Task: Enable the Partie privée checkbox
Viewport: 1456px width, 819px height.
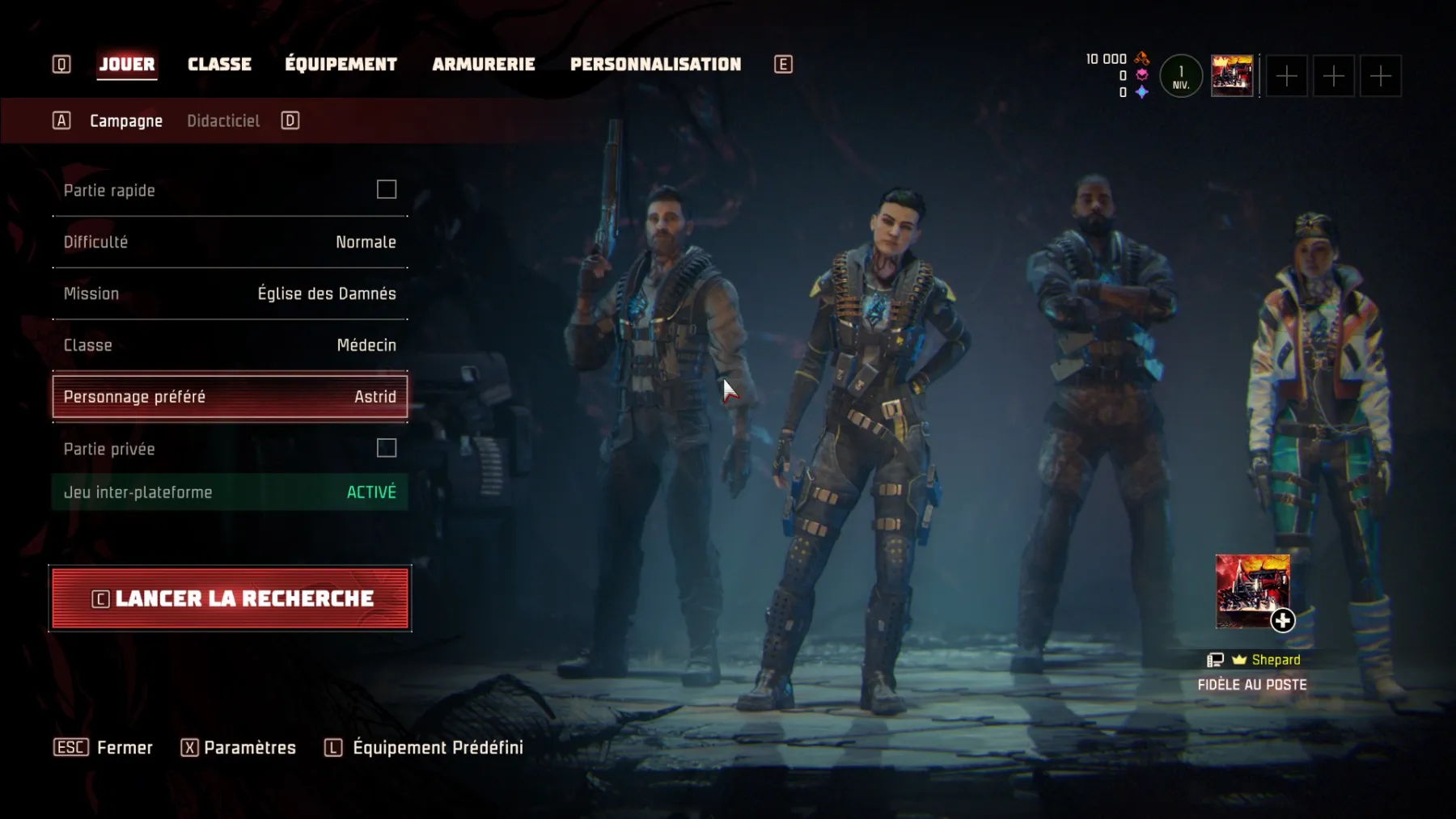Action: pyautogui.click(x=387, y=447)
